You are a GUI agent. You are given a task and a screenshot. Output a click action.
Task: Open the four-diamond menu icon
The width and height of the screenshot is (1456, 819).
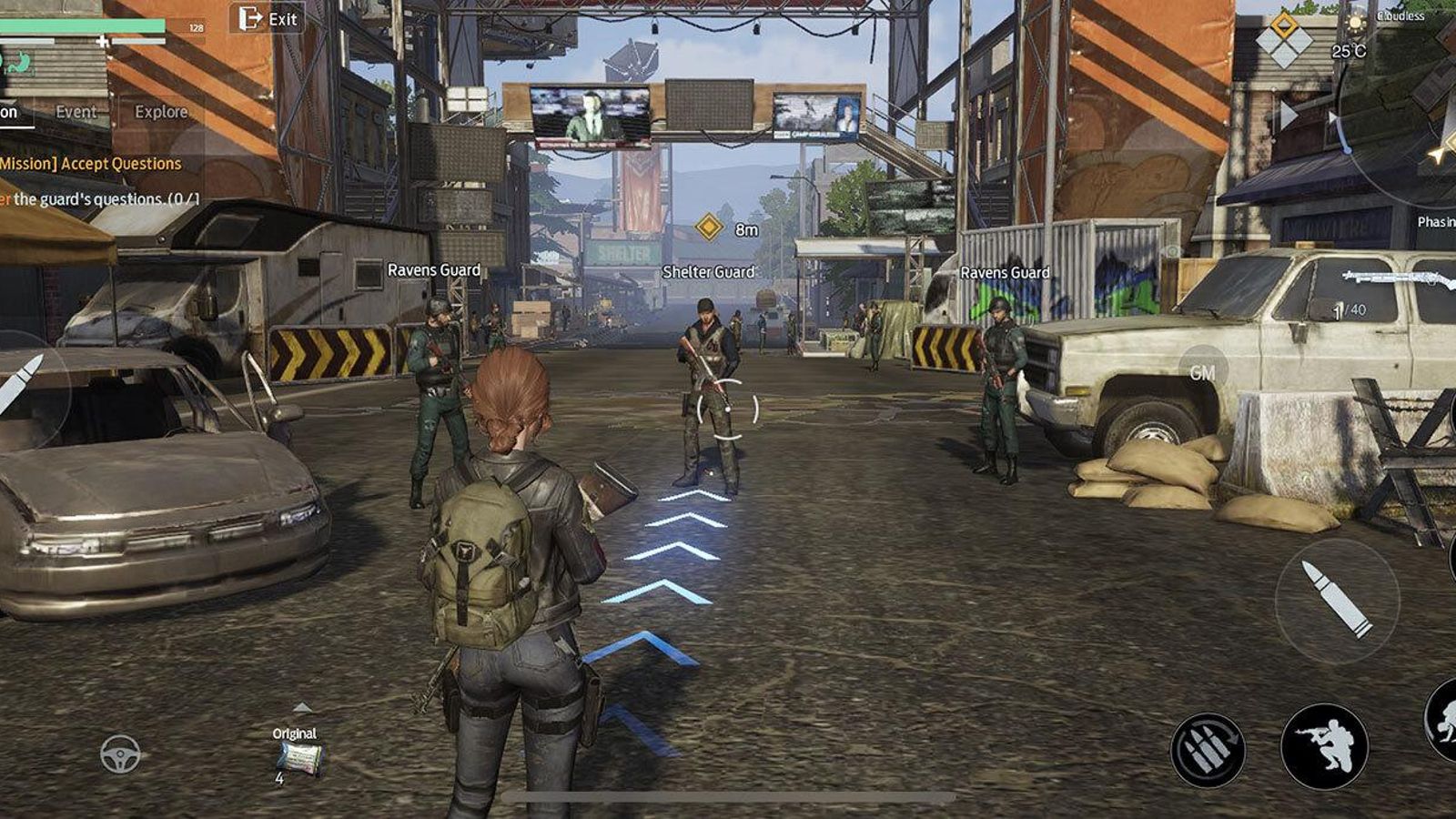tap(1283, 40)
